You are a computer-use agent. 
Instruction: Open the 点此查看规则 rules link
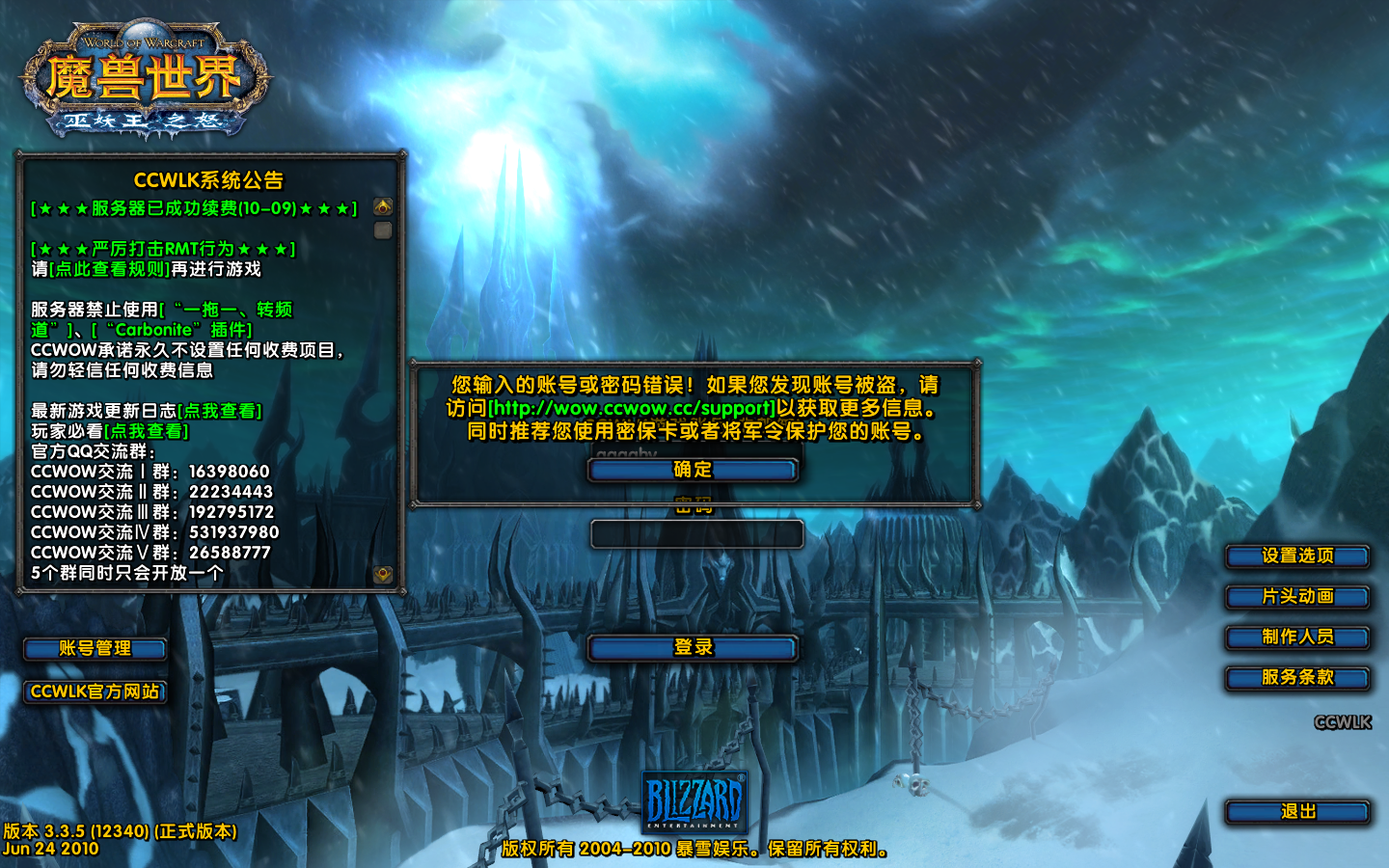110,270
